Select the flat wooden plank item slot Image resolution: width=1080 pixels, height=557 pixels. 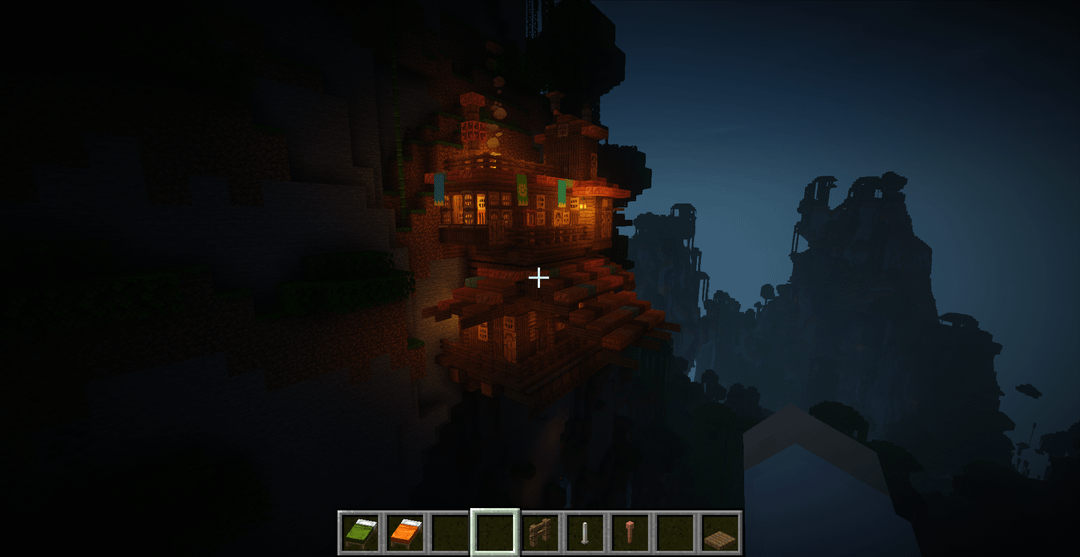(x=720, y=532)
